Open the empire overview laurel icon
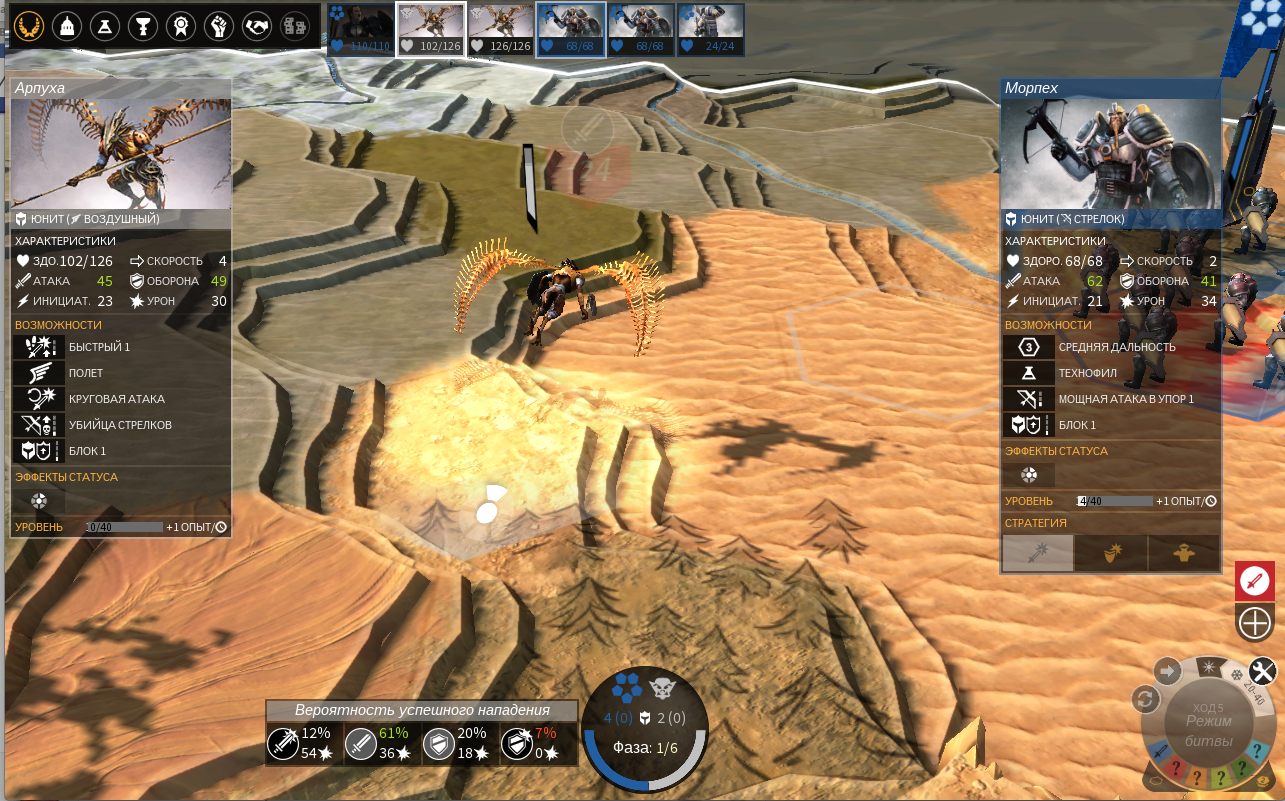 [28, 25]
